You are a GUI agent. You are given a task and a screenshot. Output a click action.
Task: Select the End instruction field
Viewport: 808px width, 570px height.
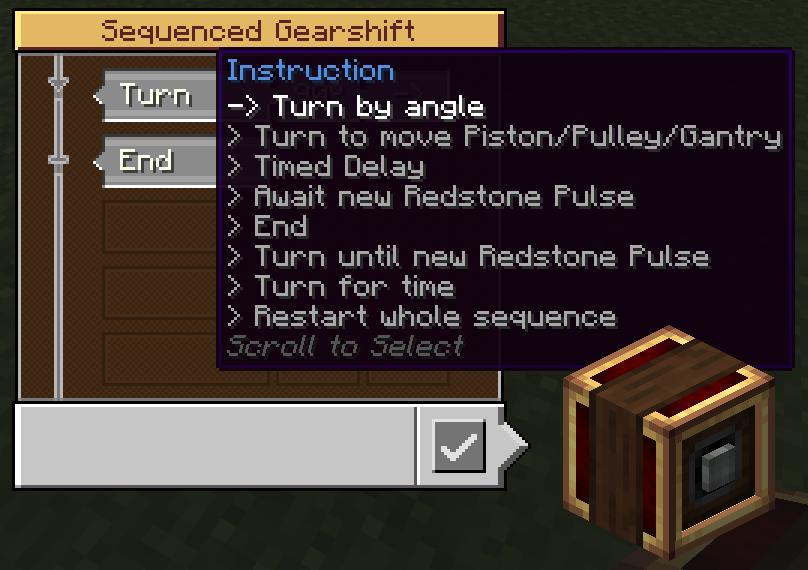(x=150, y=161)
